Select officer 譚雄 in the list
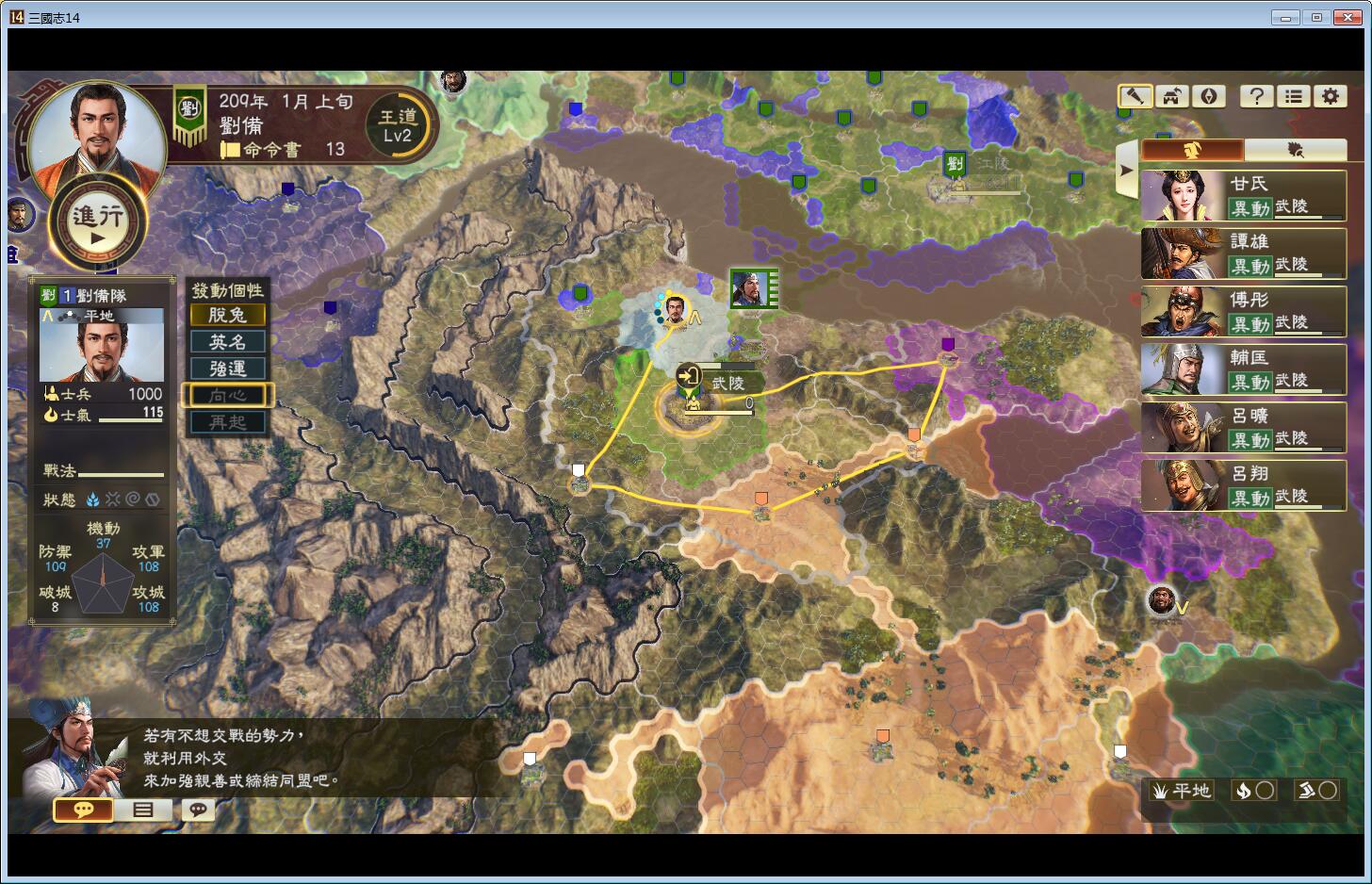The height and width of the screenshot is (884, 1372). coord(1243,254)
